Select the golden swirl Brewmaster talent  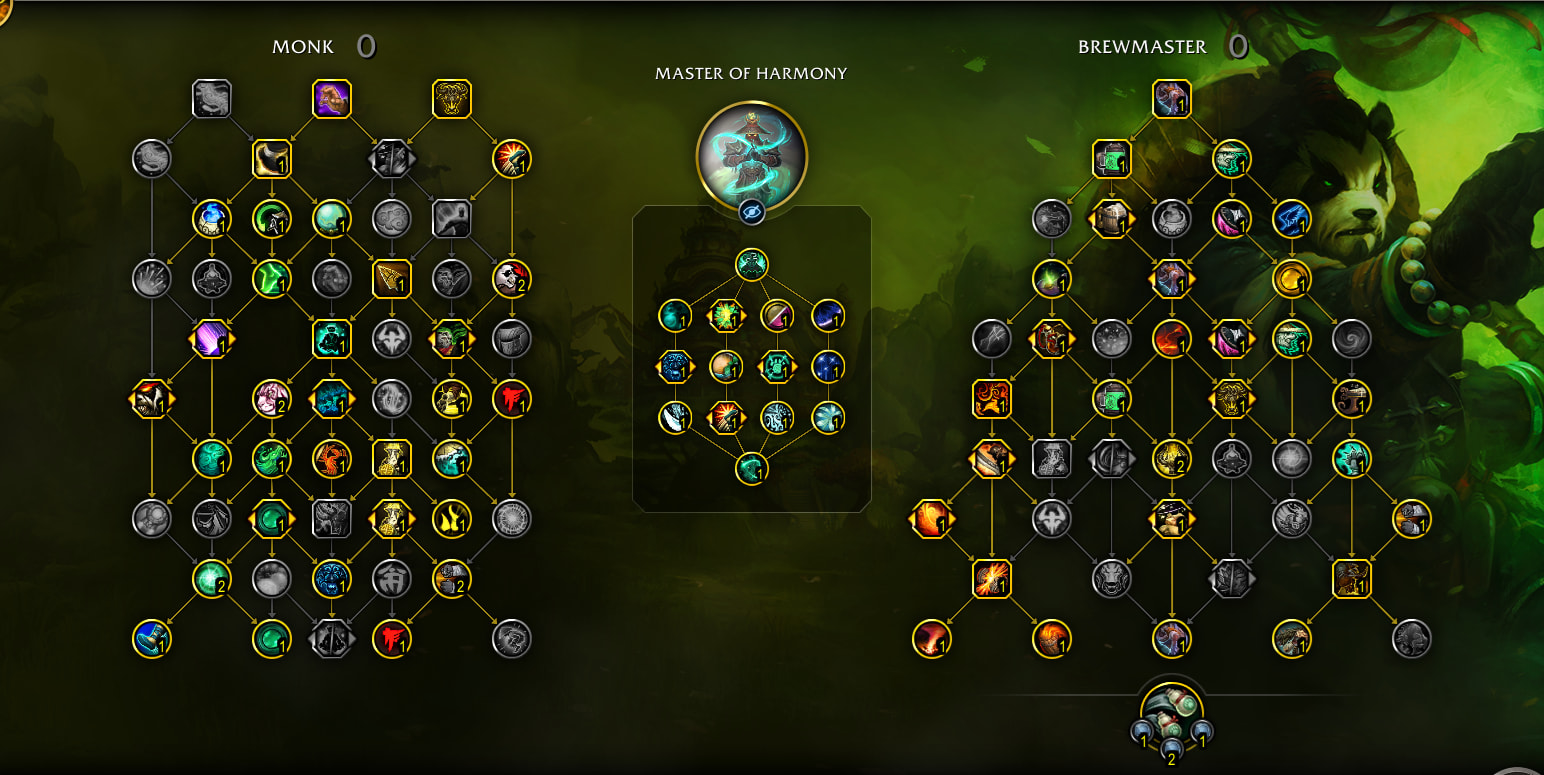(1291, 279)
